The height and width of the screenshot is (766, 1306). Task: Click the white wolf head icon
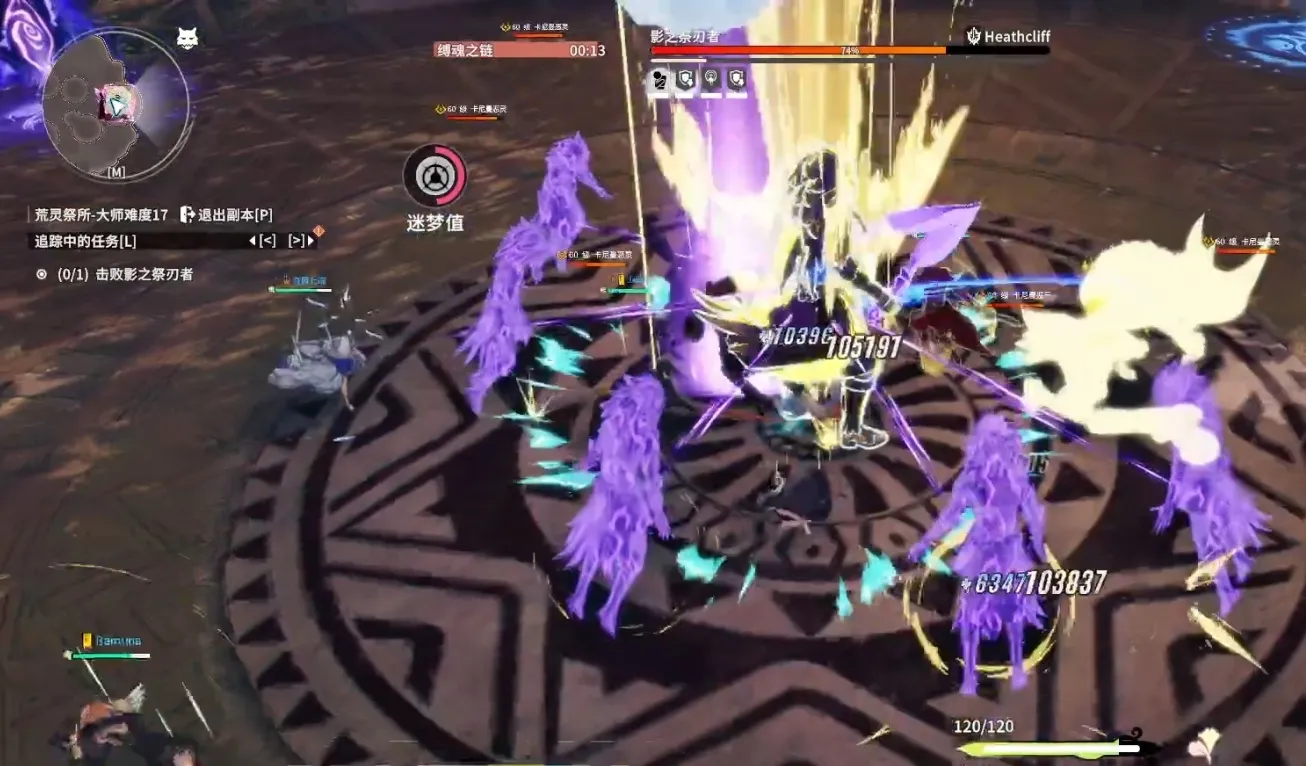tap(187, 38)
